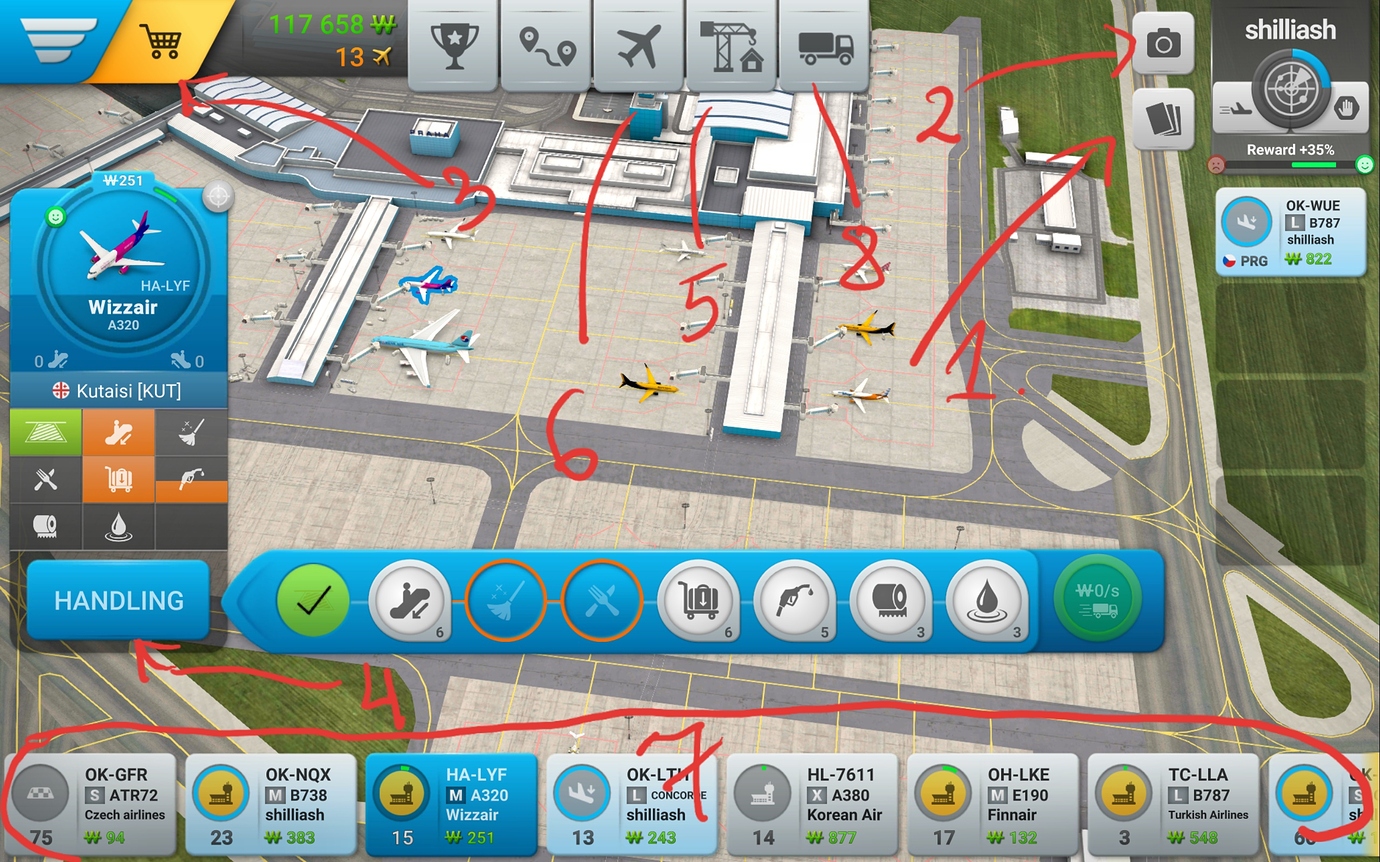The width and height of the screenshot is (1380, 862).
Task: Open the Kutaisi [KUT] destination header
Action: (118, 391)
